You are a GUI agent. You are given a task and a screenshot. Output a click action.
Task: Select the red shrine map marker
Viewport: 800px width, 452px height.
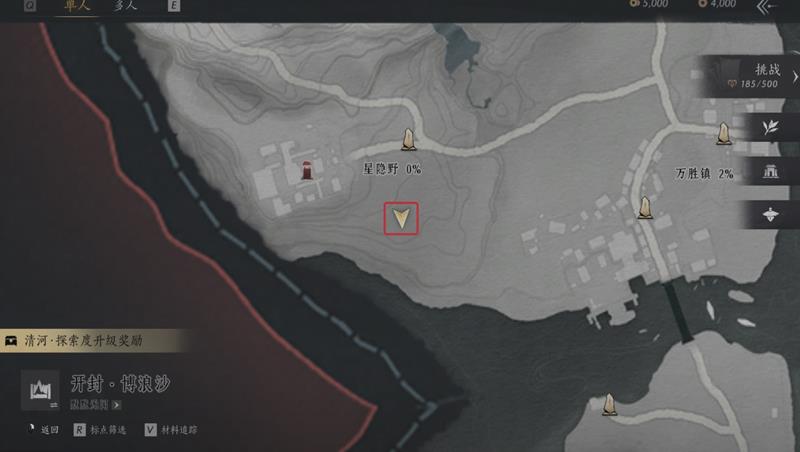[307, 170]
